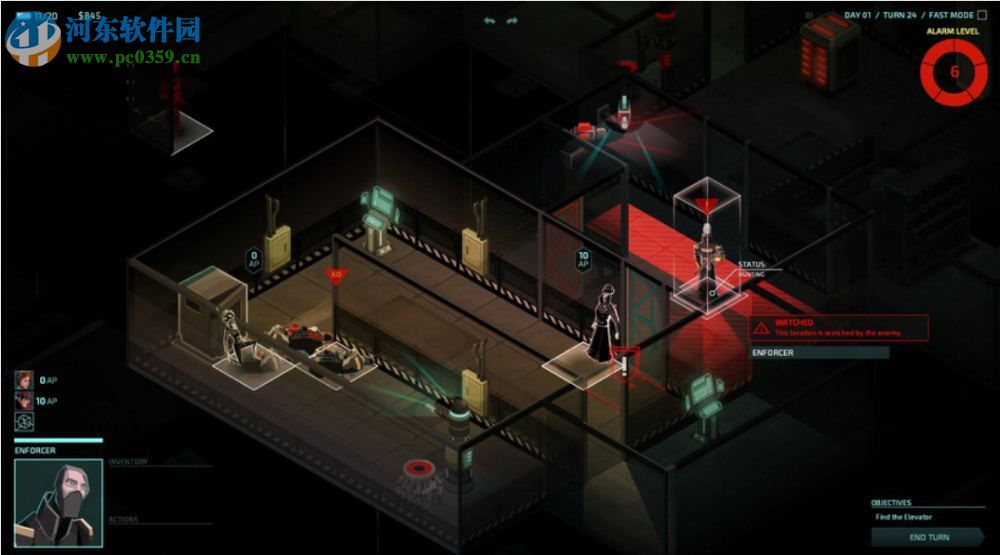Select the agent portrait with 10 AP
1000x555 pixels.
24,400
